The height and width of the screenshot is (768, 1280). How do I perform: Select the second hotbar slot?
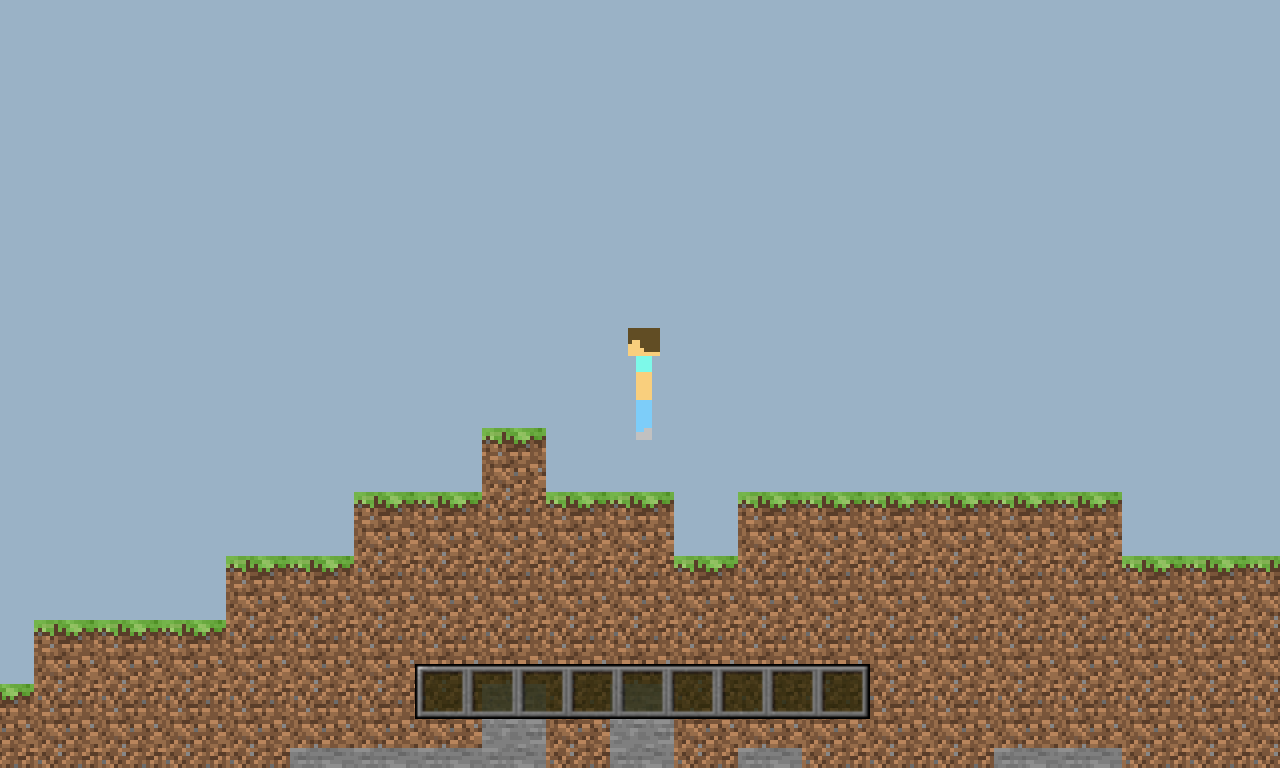[x=493, y=688]
